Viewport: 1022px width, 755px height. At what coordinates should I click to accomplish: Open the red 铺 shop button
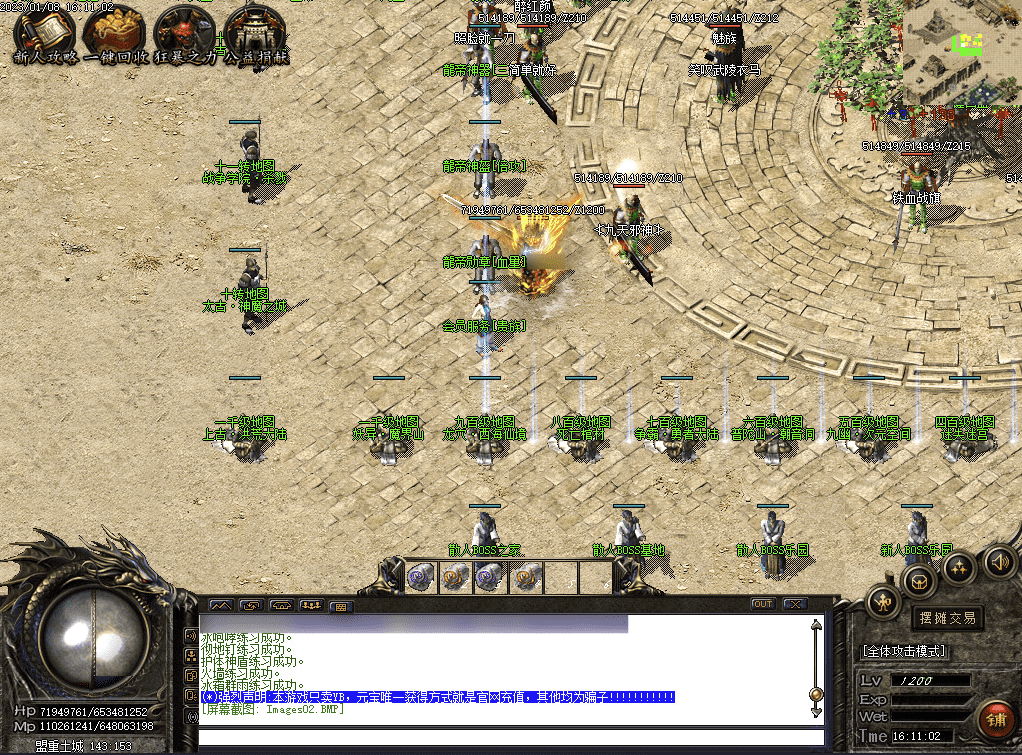pyautogui.click(x=995, y=719)
